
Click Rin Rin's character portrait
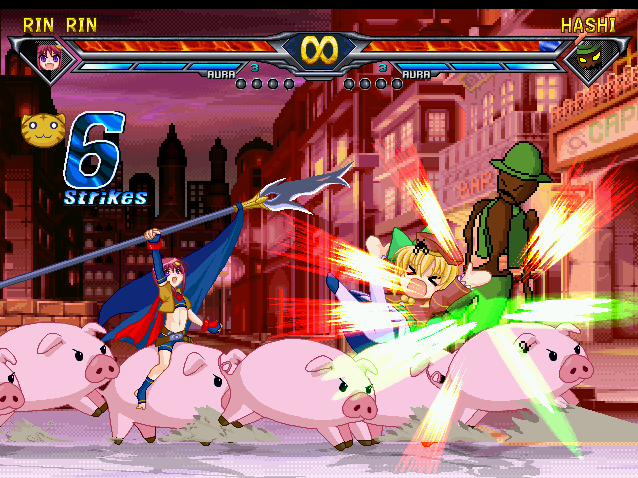pos(47,56)
